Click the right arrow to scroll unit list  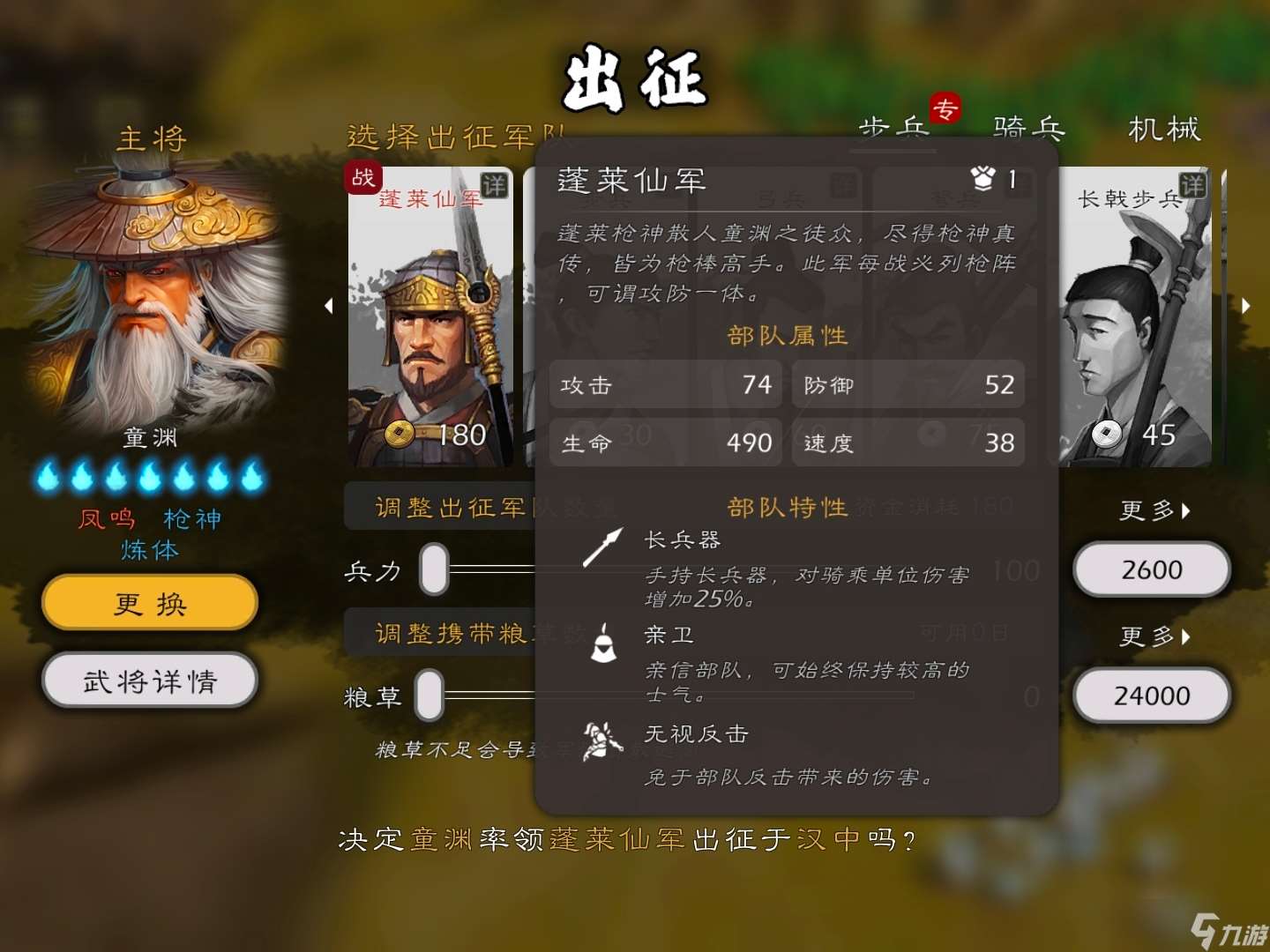[1246, 306]
